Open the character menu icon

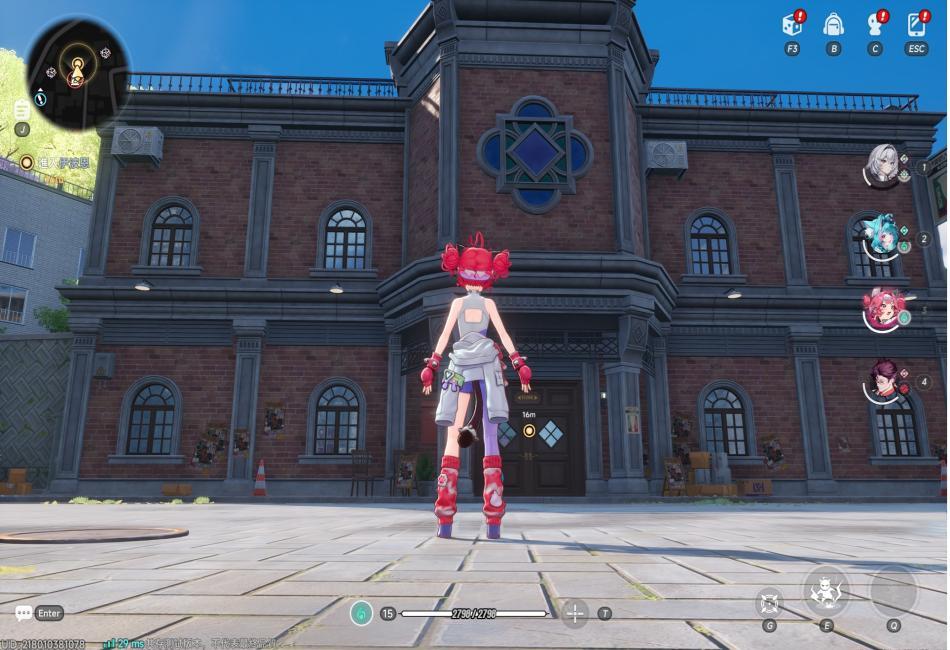click(875, 25)
